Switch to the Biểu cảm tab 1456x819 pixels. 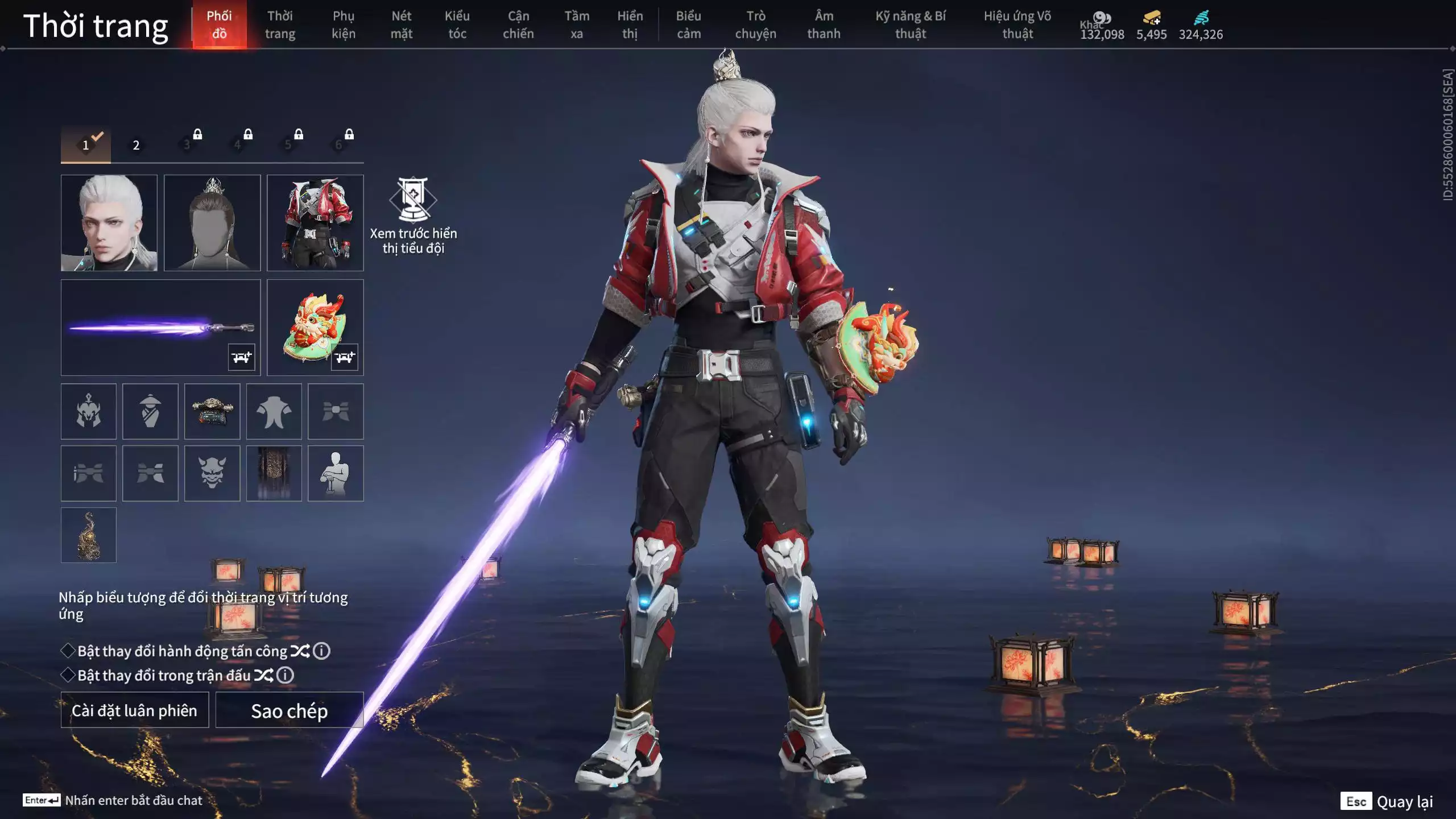click(x=689, y=25)
